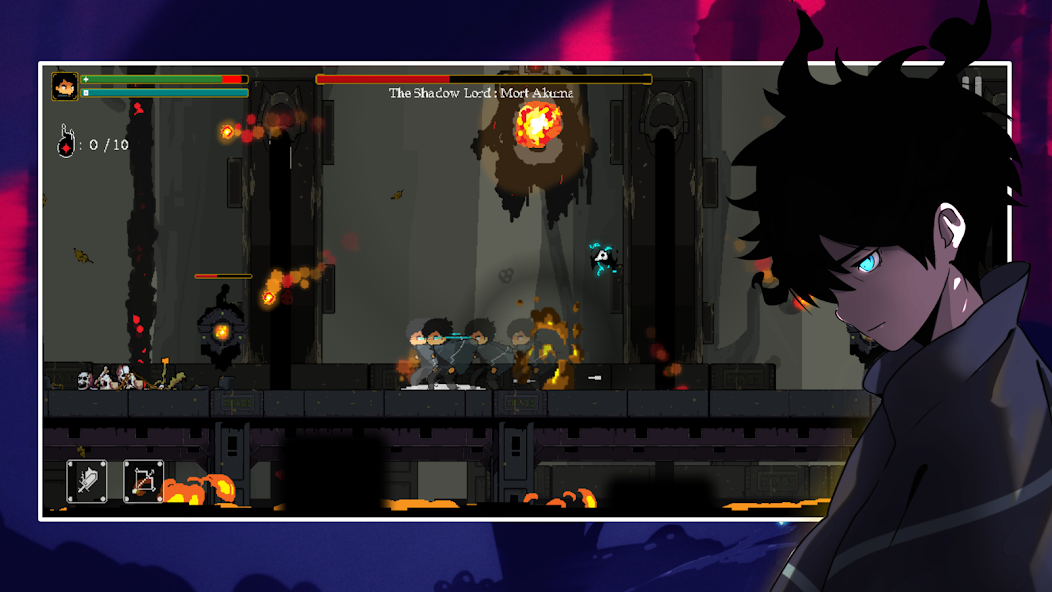The height and width of the screenshot is (592, 1052).
Task: Activate the sword attack skill icon
Action: pyautogui.click(x=87, y=481)
